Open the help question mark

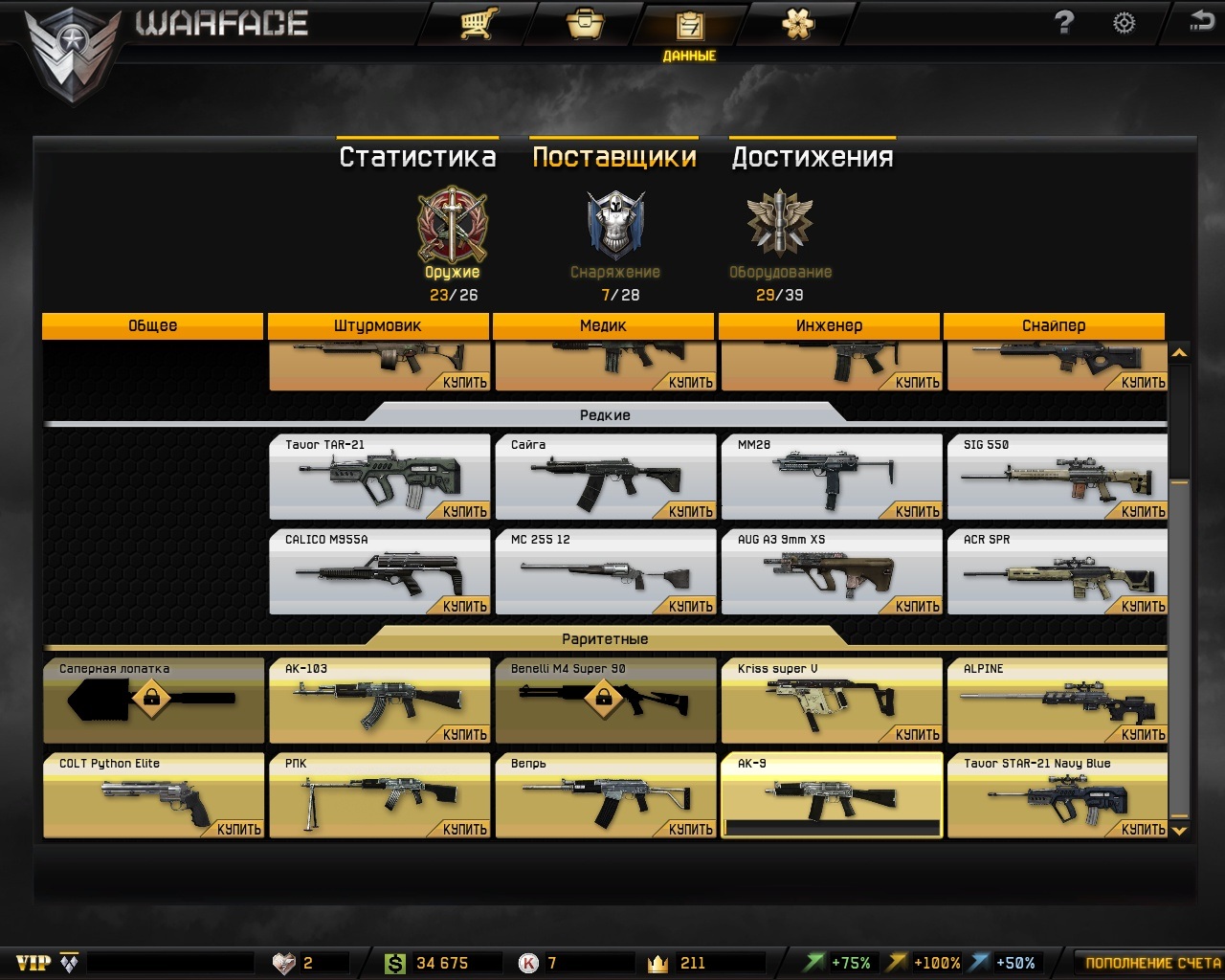(x=1064, y=23)
